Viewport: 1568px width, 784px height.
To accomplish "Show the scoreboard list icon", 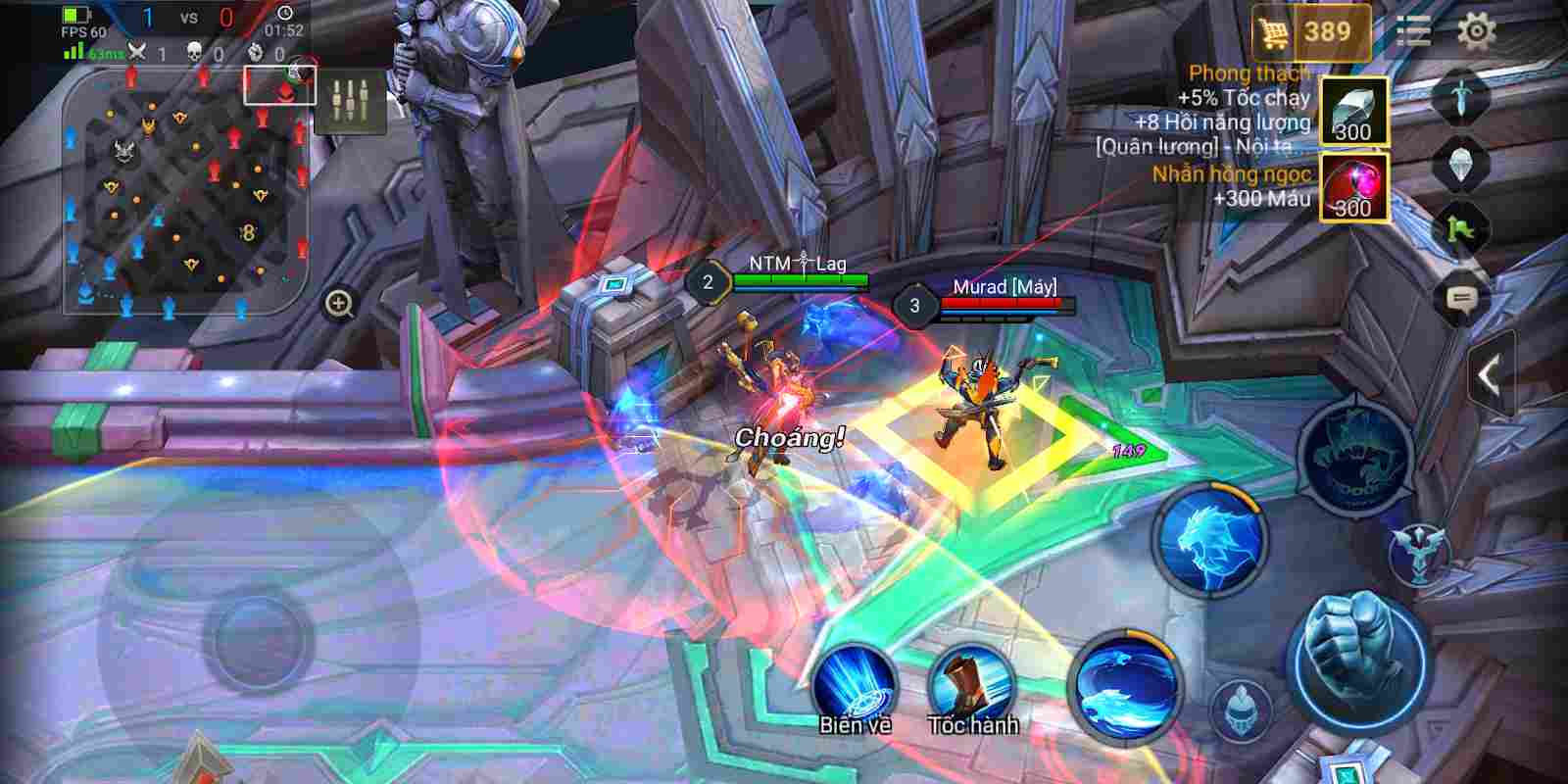I will (x=1412, y=31).
